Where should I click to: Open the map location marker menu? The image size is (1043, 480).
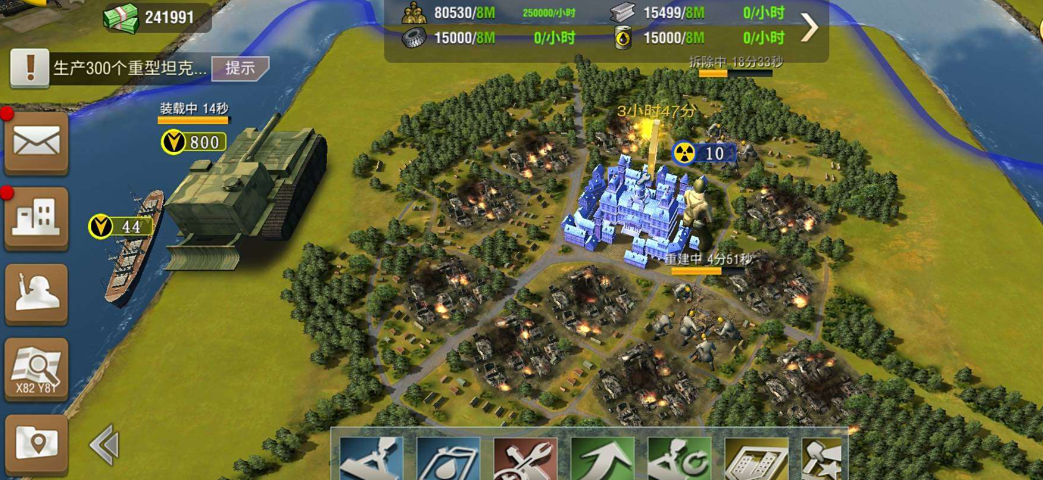tap(36, 441)
